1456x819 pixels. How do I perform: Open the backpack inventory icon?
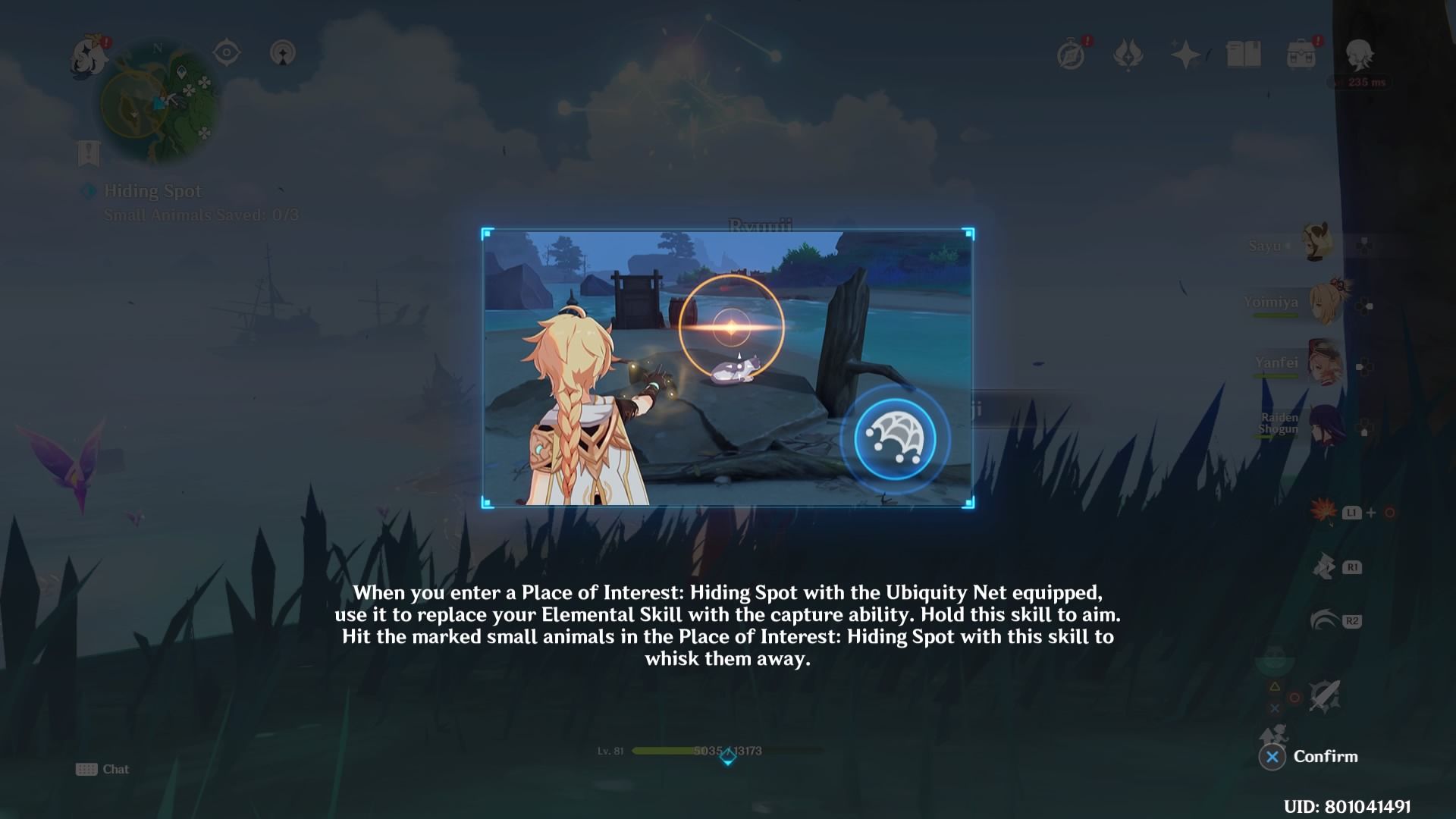[x=1301, y=54]
